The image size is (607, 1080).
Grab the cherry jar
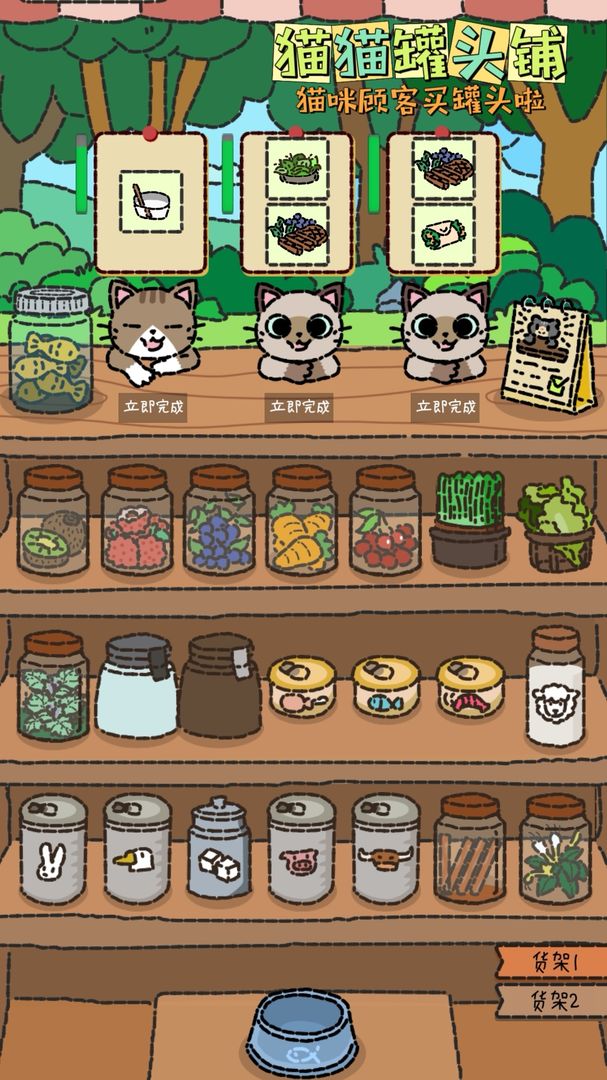pyautogui.click(x=385, y=520)
